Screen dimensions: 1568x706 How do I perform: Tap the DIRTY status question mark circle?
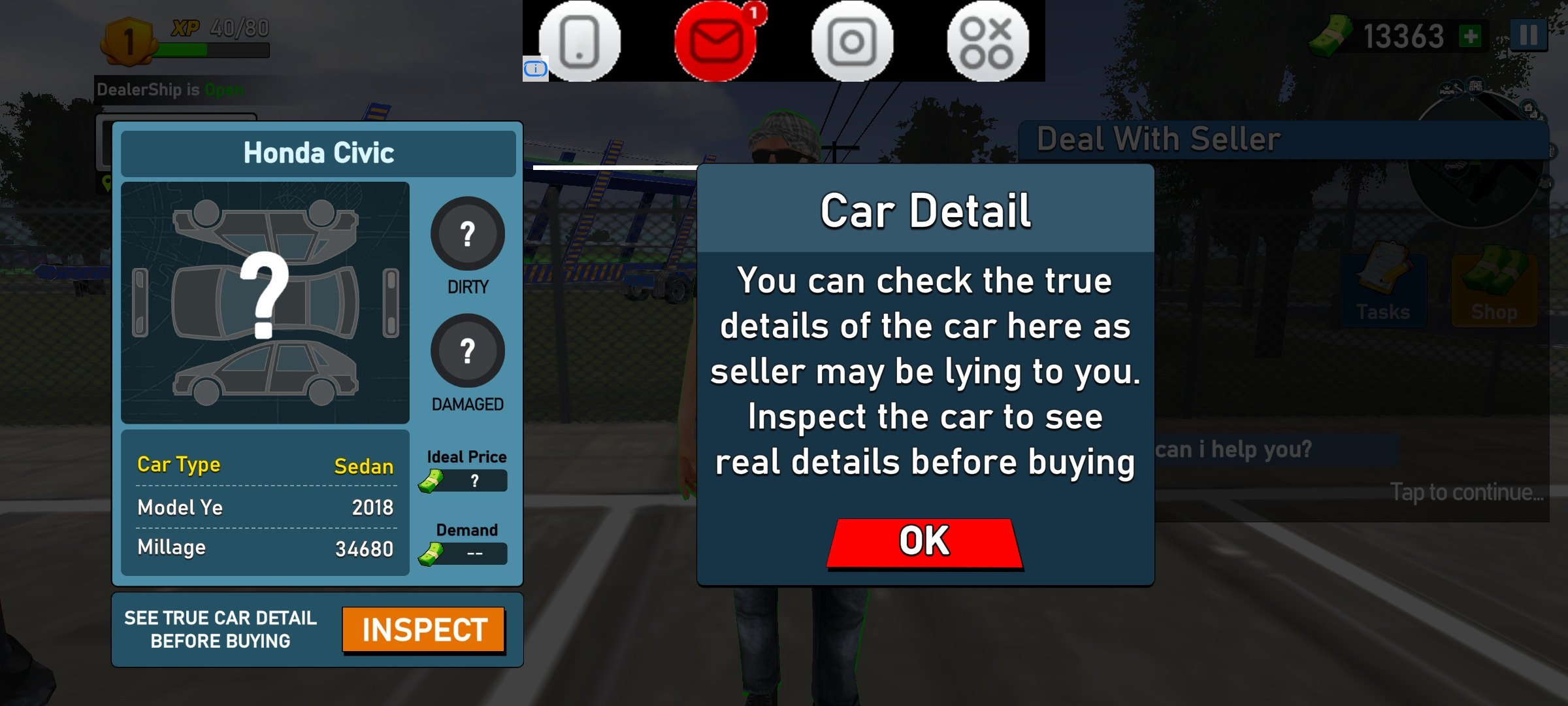click(467, 233)
